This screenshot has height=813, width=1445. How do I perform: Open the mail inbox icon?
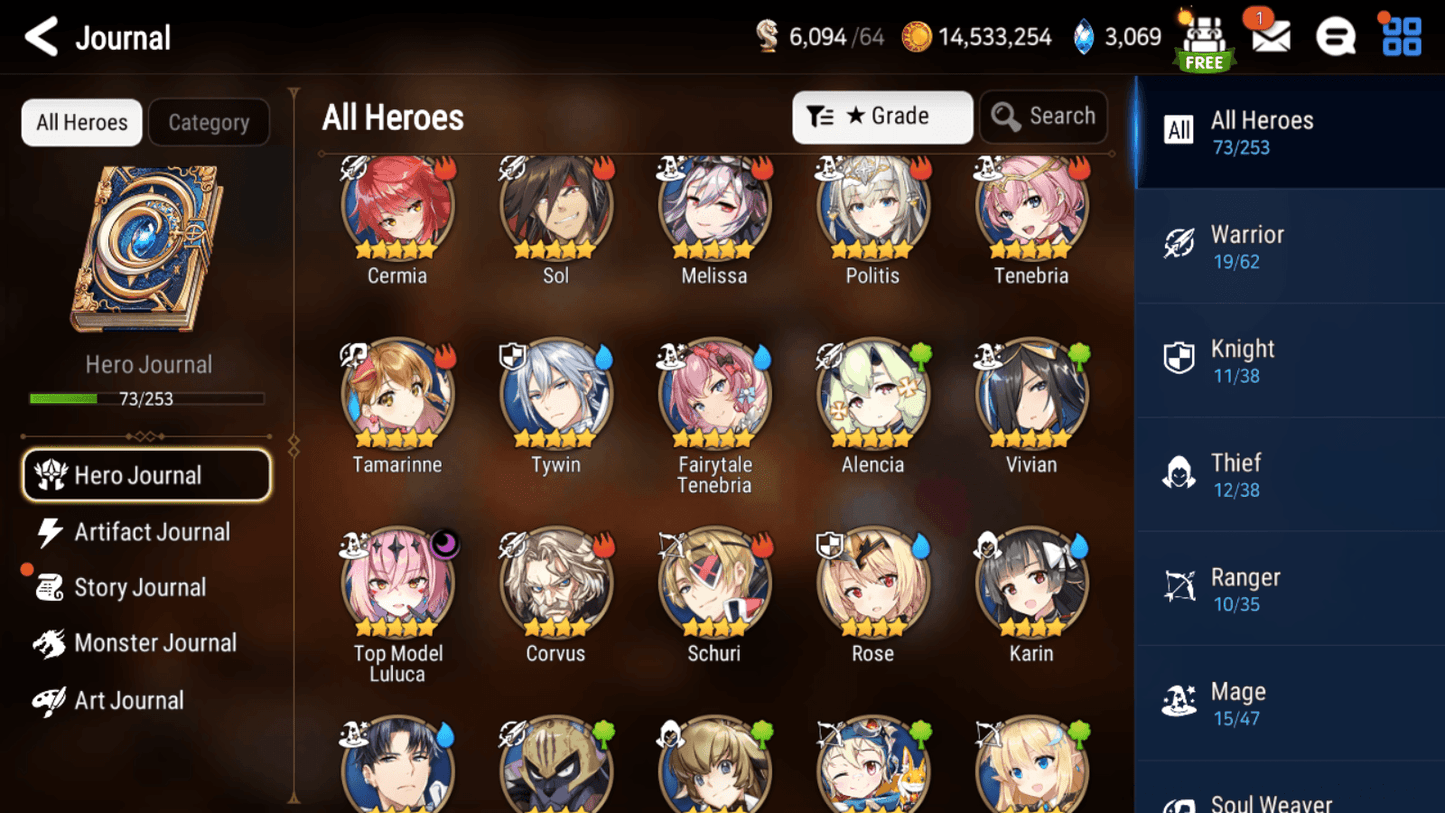pyautogui.click(x=1270, y=37)
